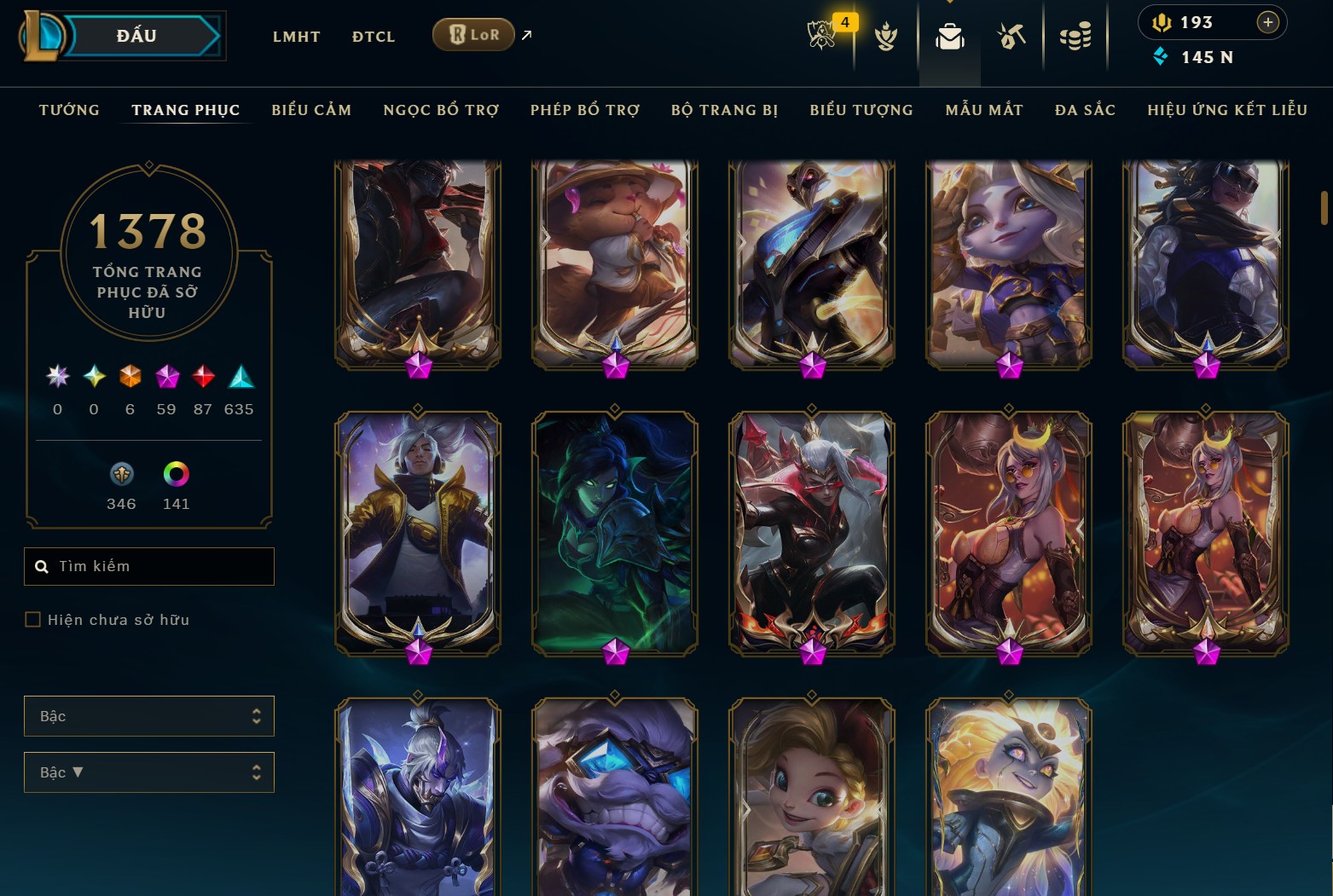Open the first 'Bậc' dropdown
Viewport: 1333px width, 896px height.
pyautogui.click(x=148, y=716)
